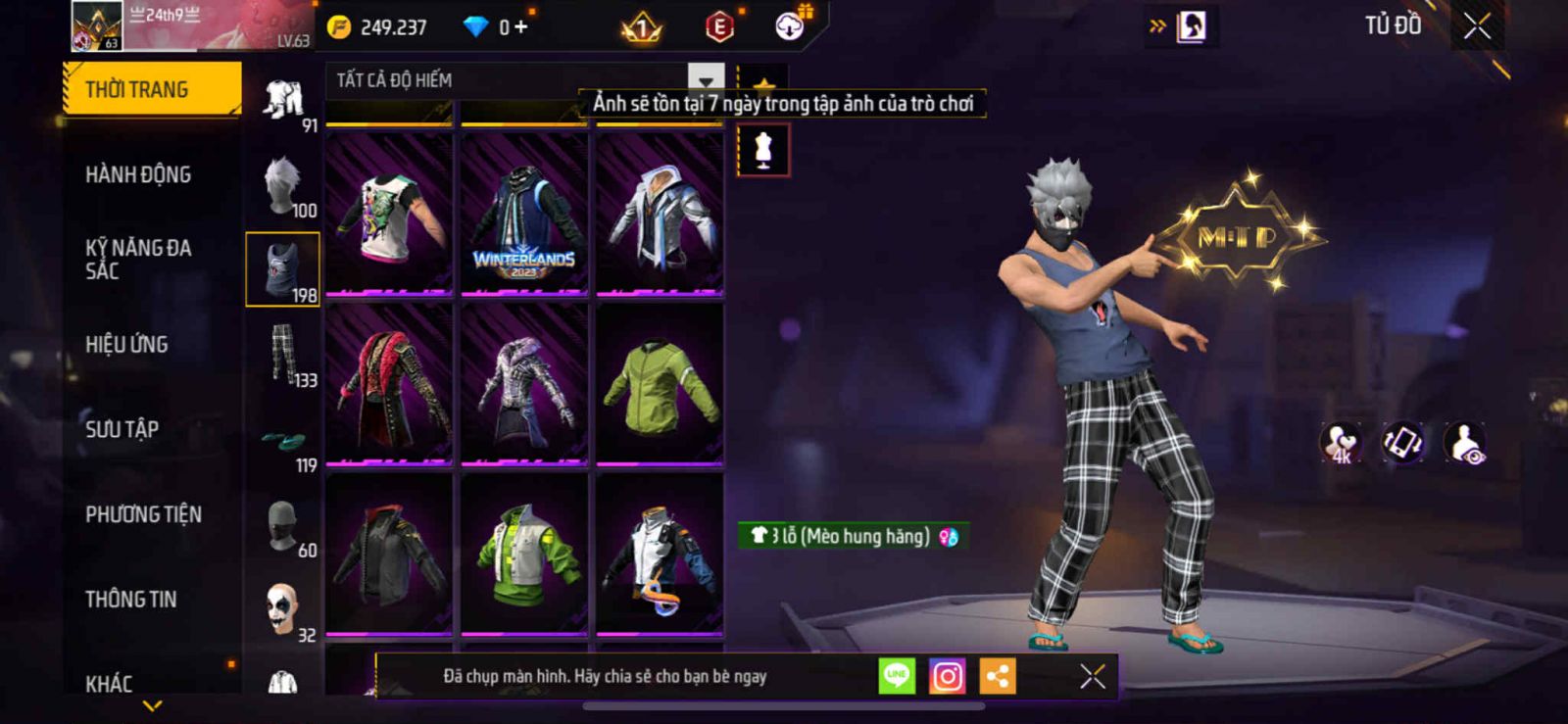Show the PHƯƠNG TIỆN category

coord(143,514)
